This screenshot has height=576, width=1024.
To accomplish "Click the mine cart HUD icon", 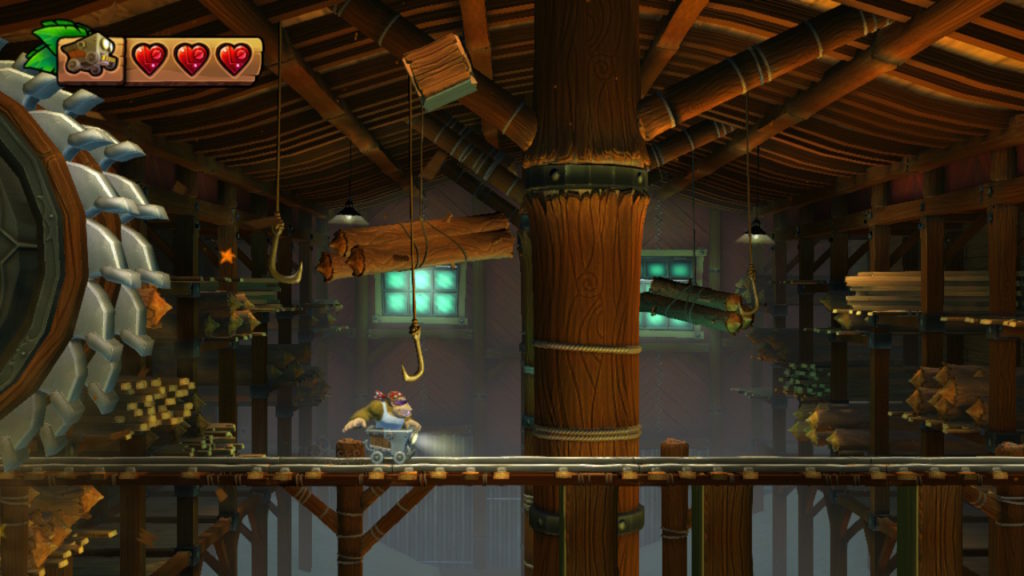I will [x=90, y=57].
